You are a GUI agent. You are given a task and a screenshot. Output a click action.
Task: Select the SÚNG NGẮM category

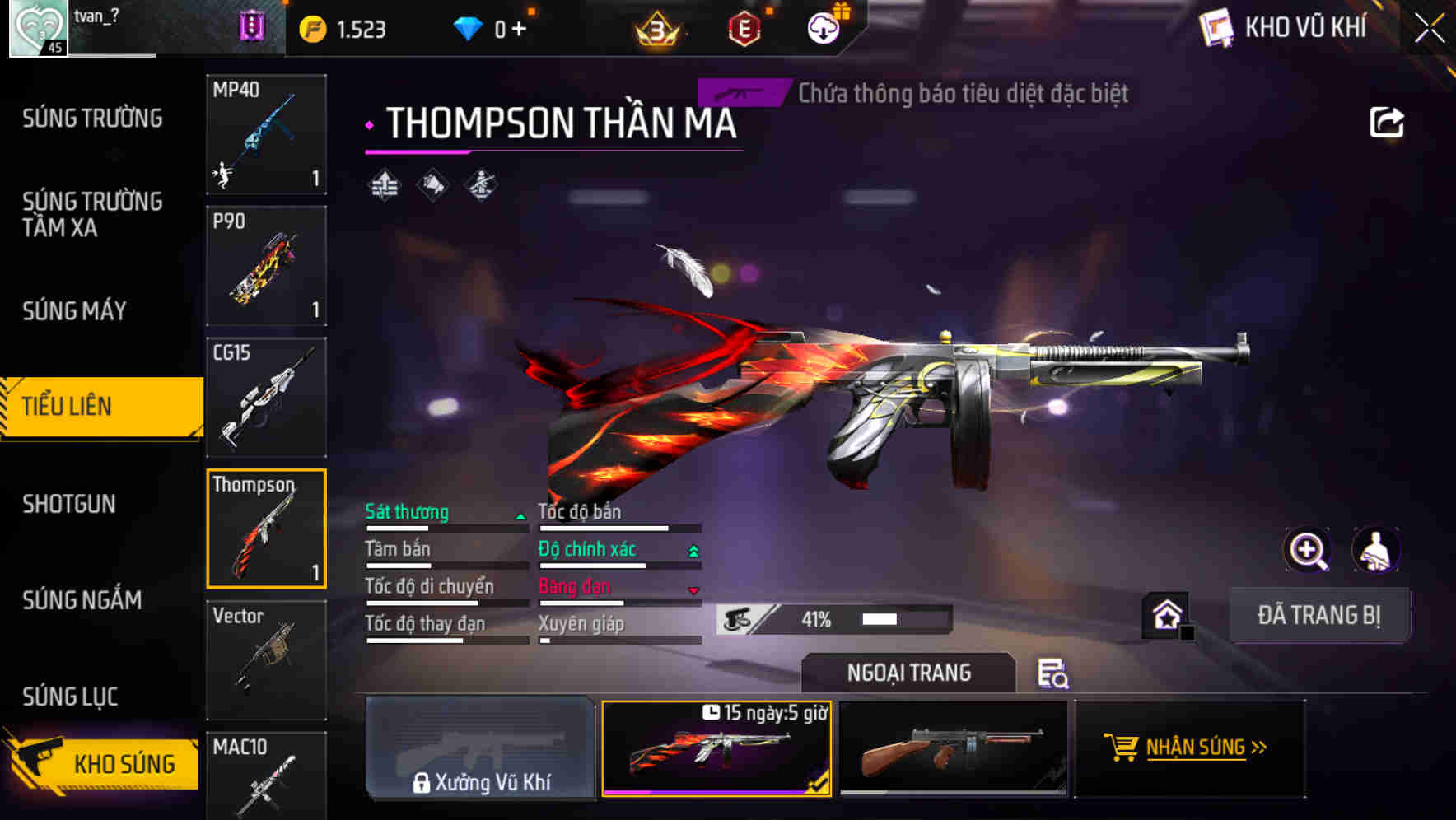pyautogui.click(x=82, y=600)
